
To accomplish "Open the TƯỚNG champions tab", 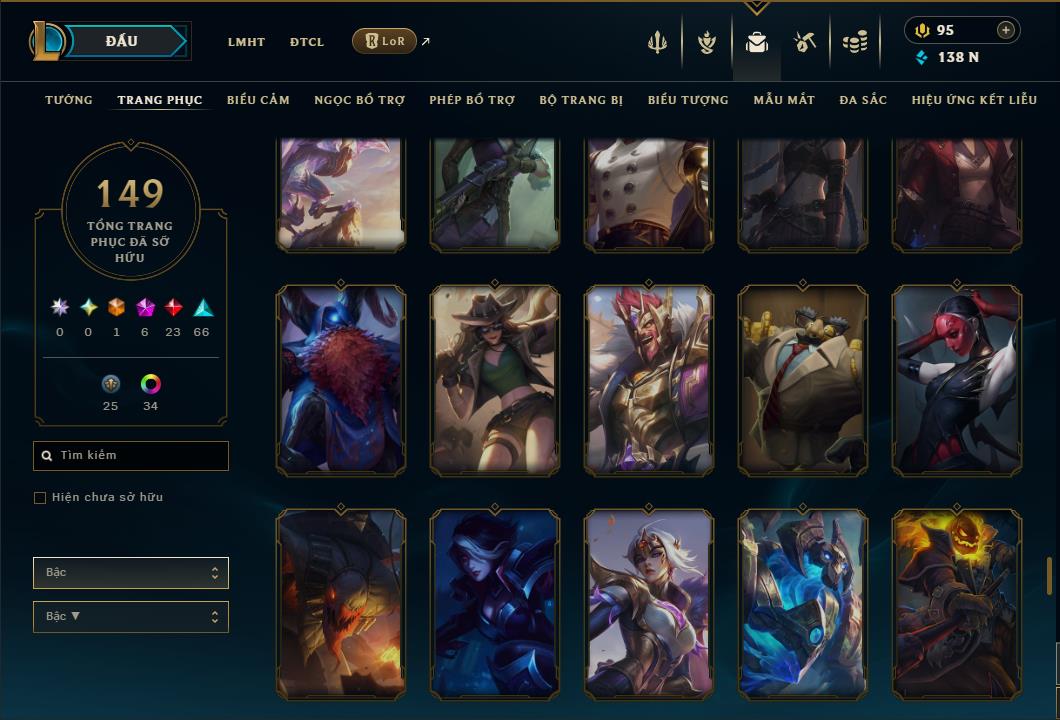I will [69, 100].
